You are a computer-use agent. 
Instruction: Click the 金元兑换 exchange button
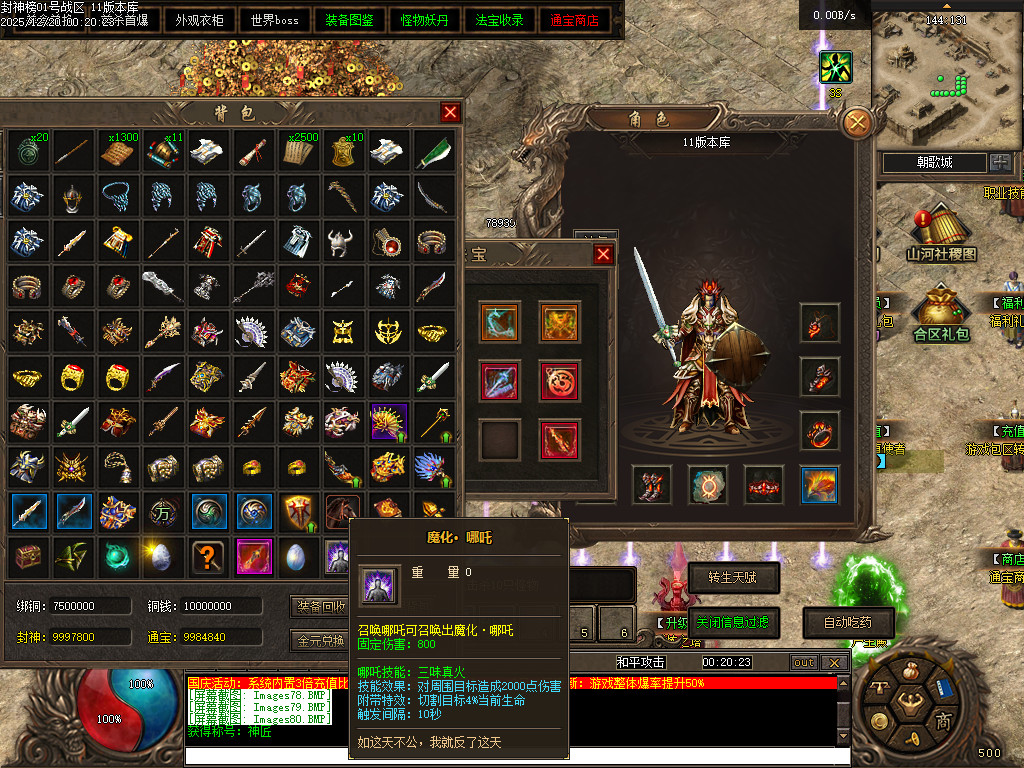[320, 639]
